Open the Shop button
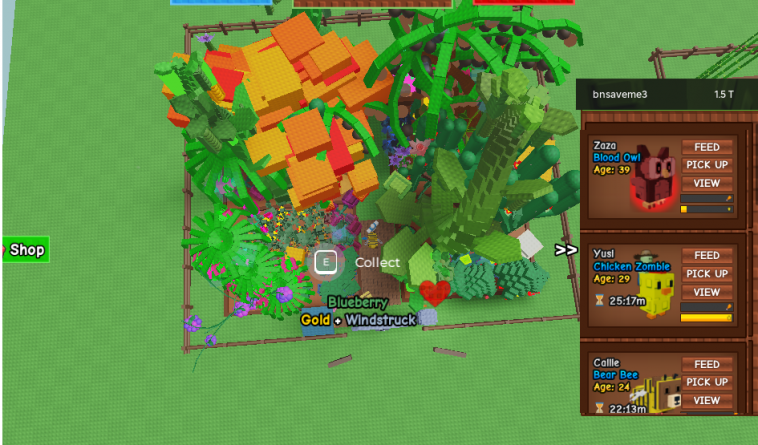 click(26, 250)
